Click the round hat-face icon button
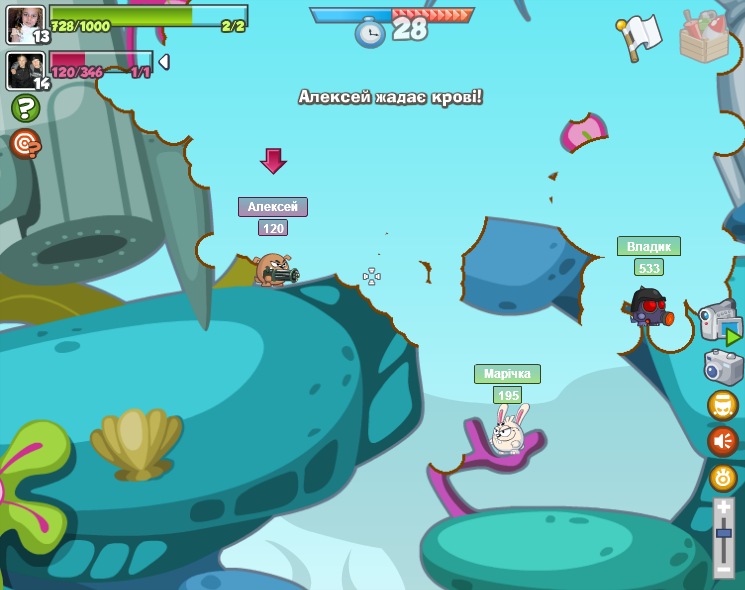745x590 pixels. point(722,405)
